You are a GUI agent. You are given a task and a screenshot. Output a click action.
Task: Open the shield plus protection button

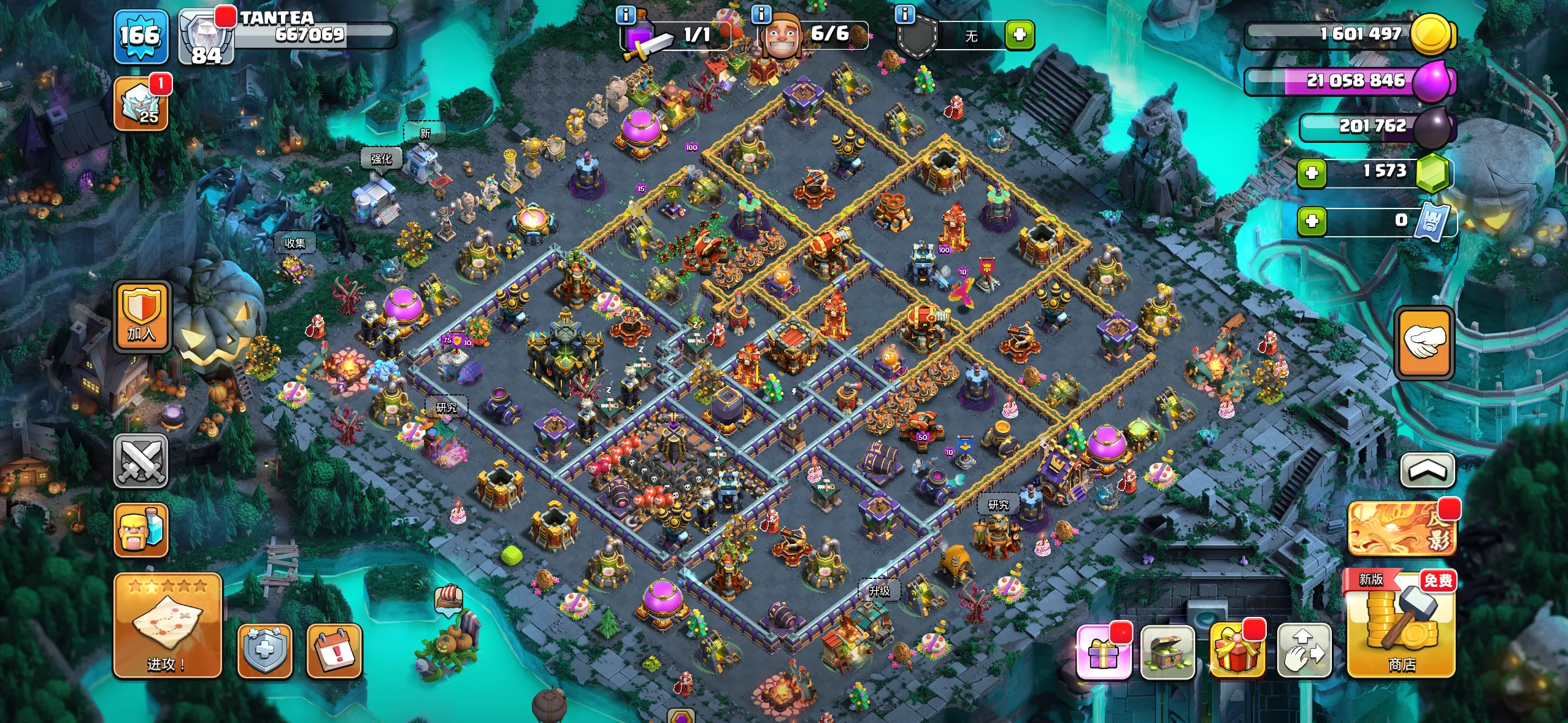[x=264, y=651]
